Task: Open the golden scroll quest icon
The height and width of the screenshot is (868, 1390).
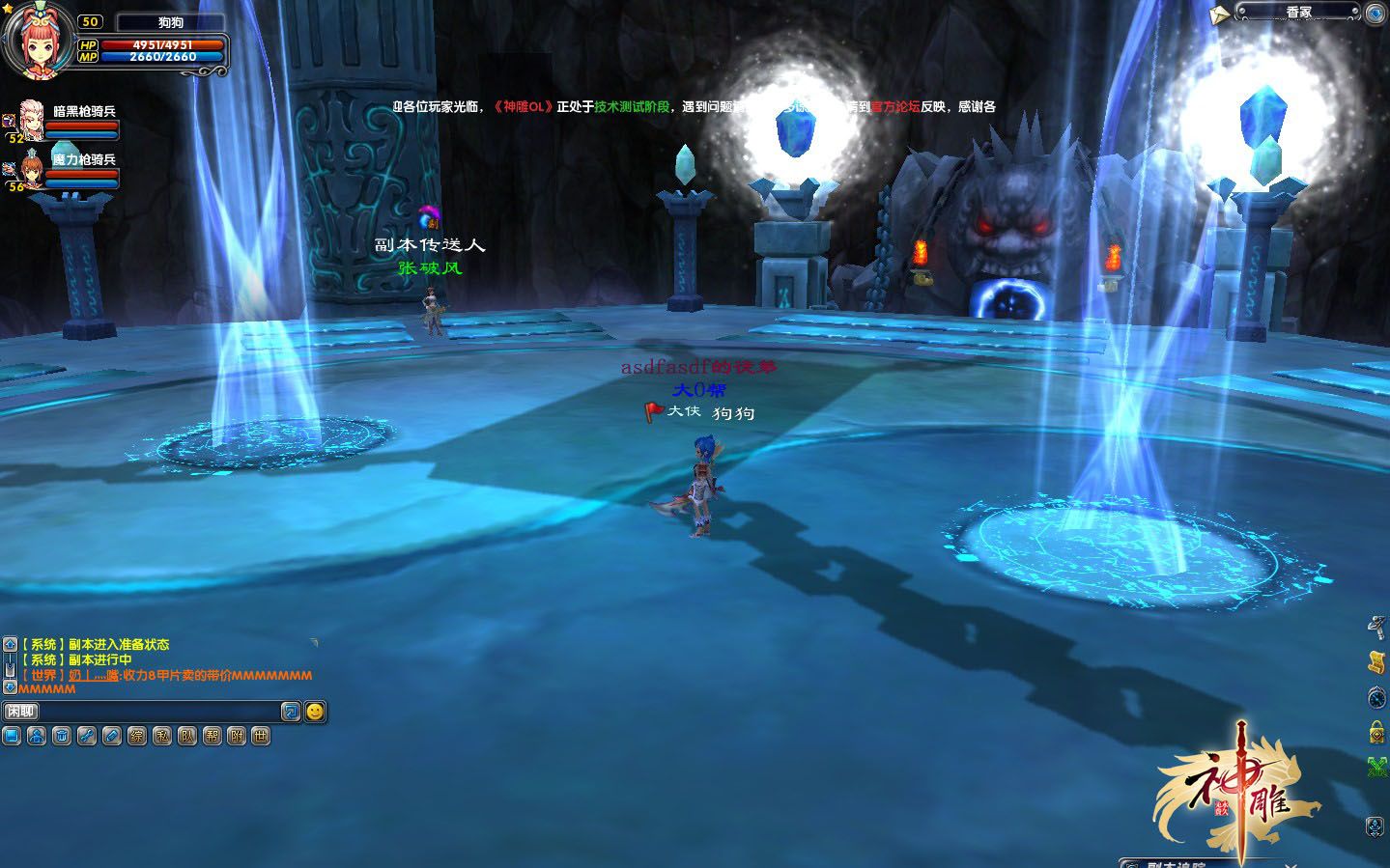Action: pyautogui.click(x=1377, y=662)
